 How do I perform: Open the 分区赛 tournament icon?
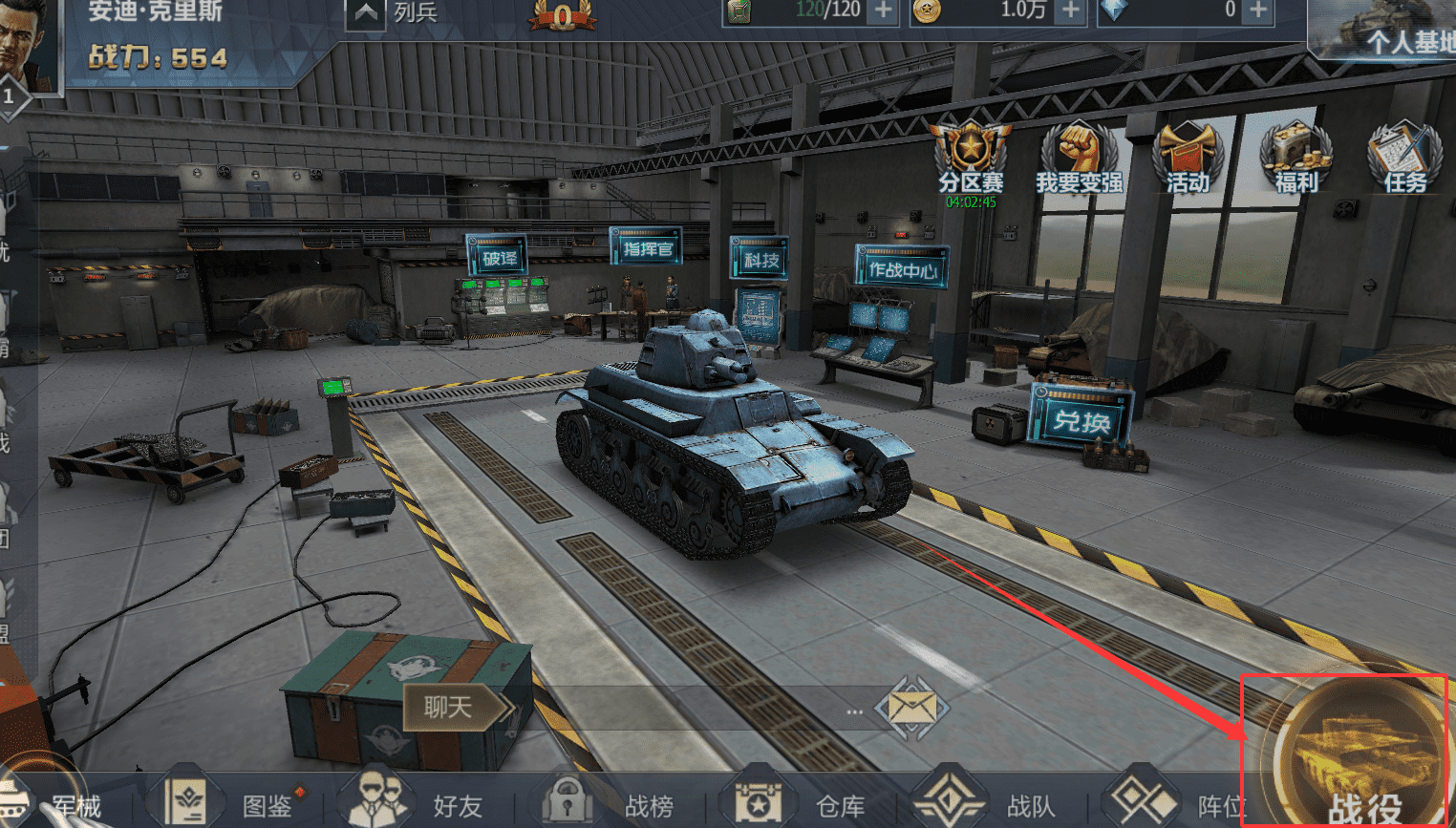click(x=971, y=156)
